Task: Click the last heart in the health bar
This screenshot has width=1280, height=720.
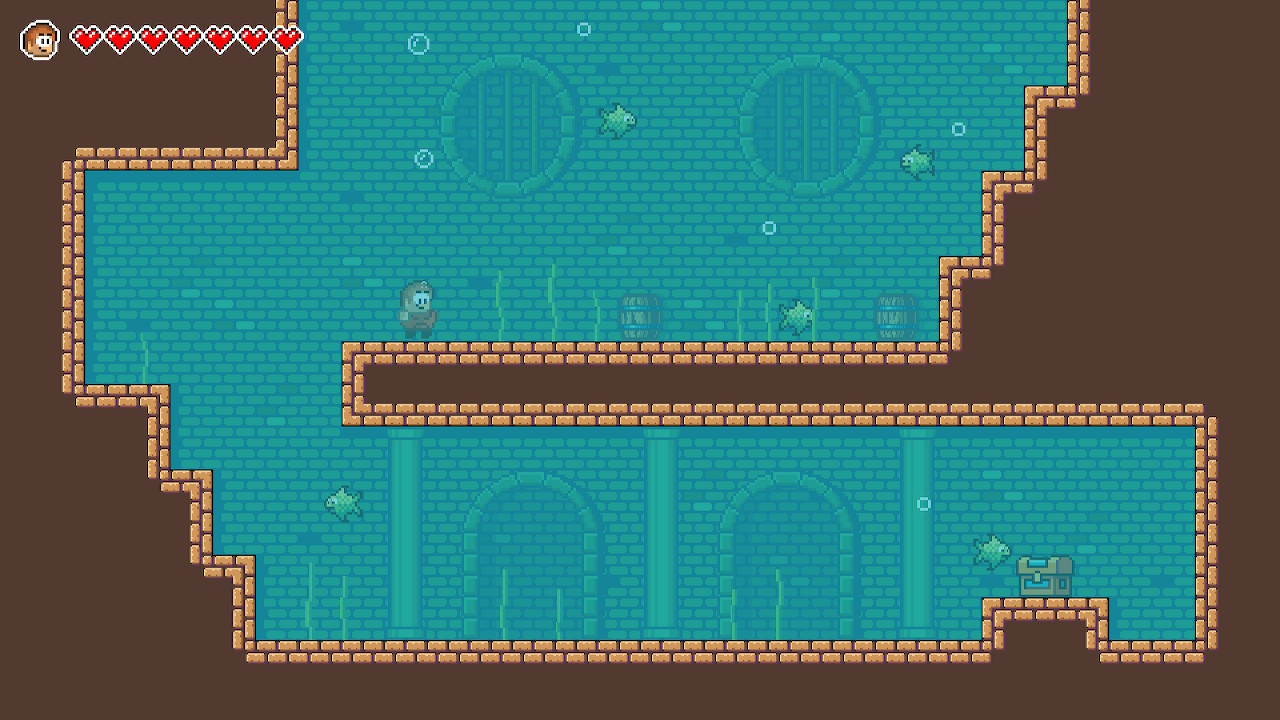Action: tap(287, 38)
